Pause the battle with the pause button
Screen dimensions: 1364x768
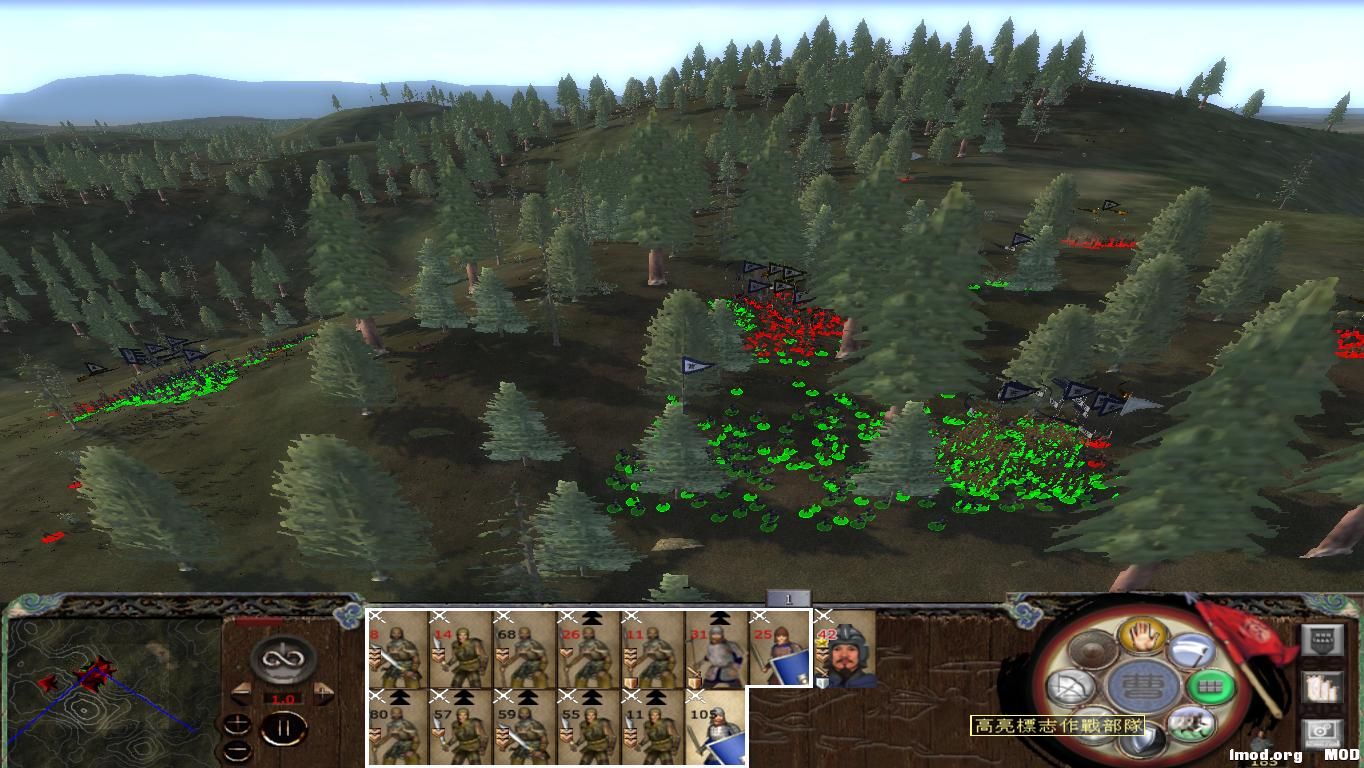286,727
